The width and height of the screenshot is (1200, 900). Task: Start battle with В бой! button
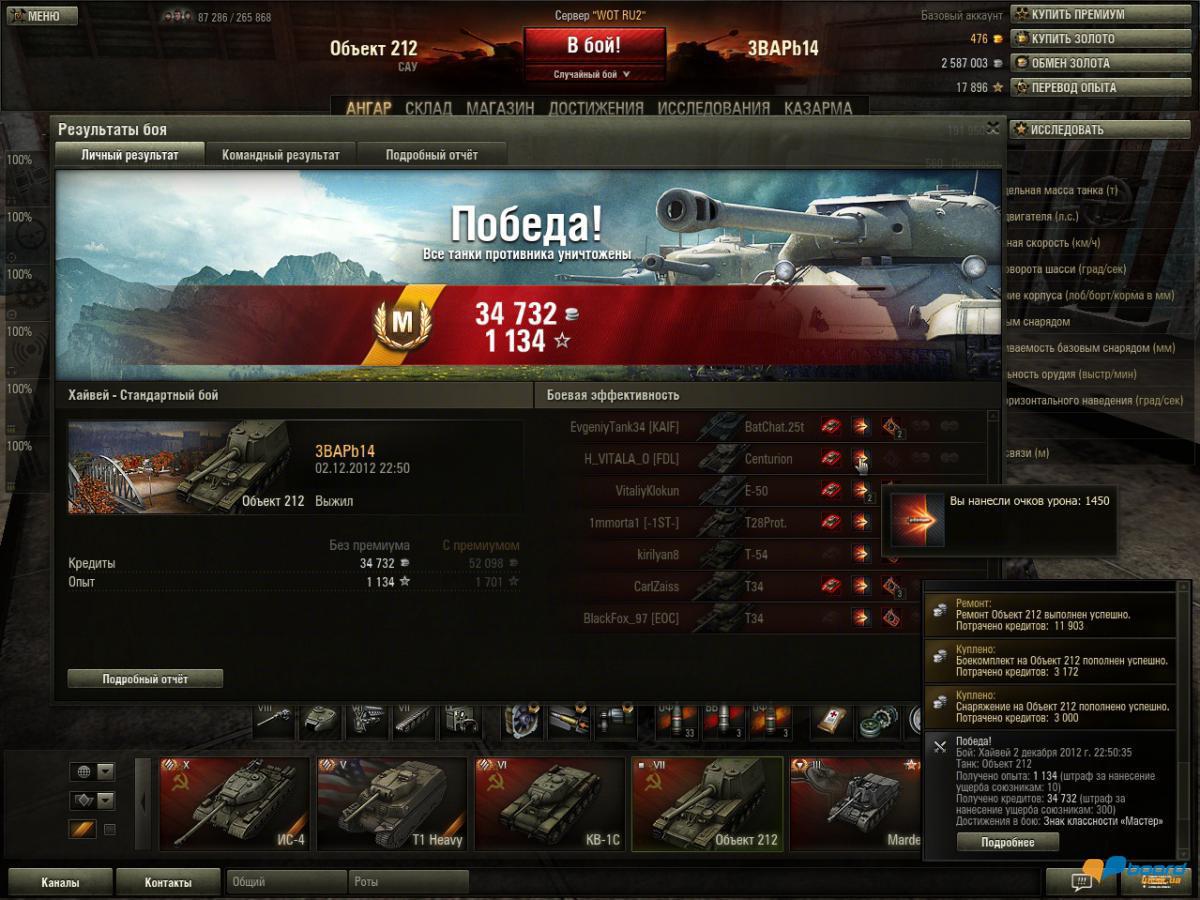(x=594, y=46)
